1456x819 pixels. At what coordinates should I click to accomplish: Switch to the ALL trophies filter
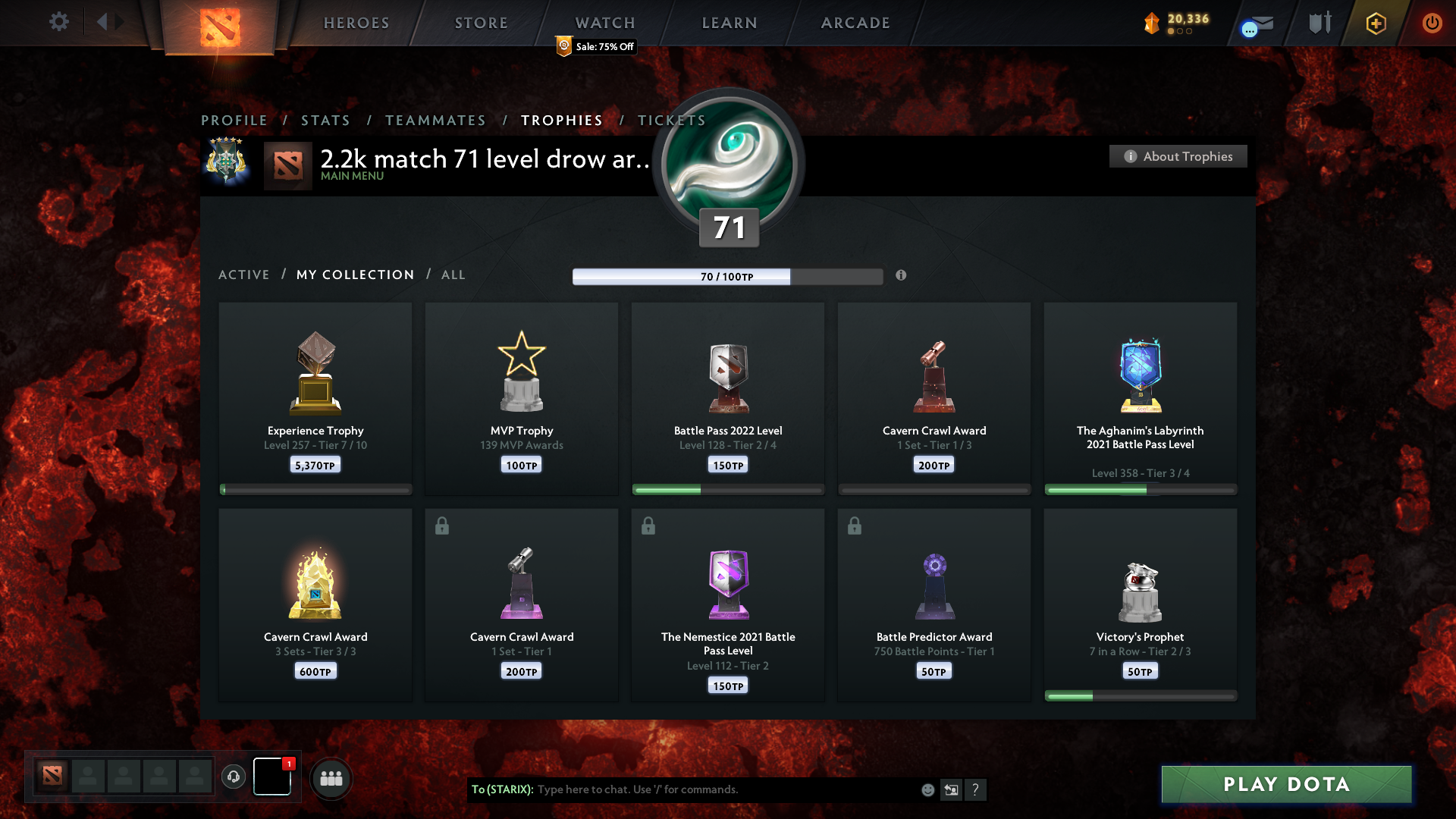[x=453, y=275]
